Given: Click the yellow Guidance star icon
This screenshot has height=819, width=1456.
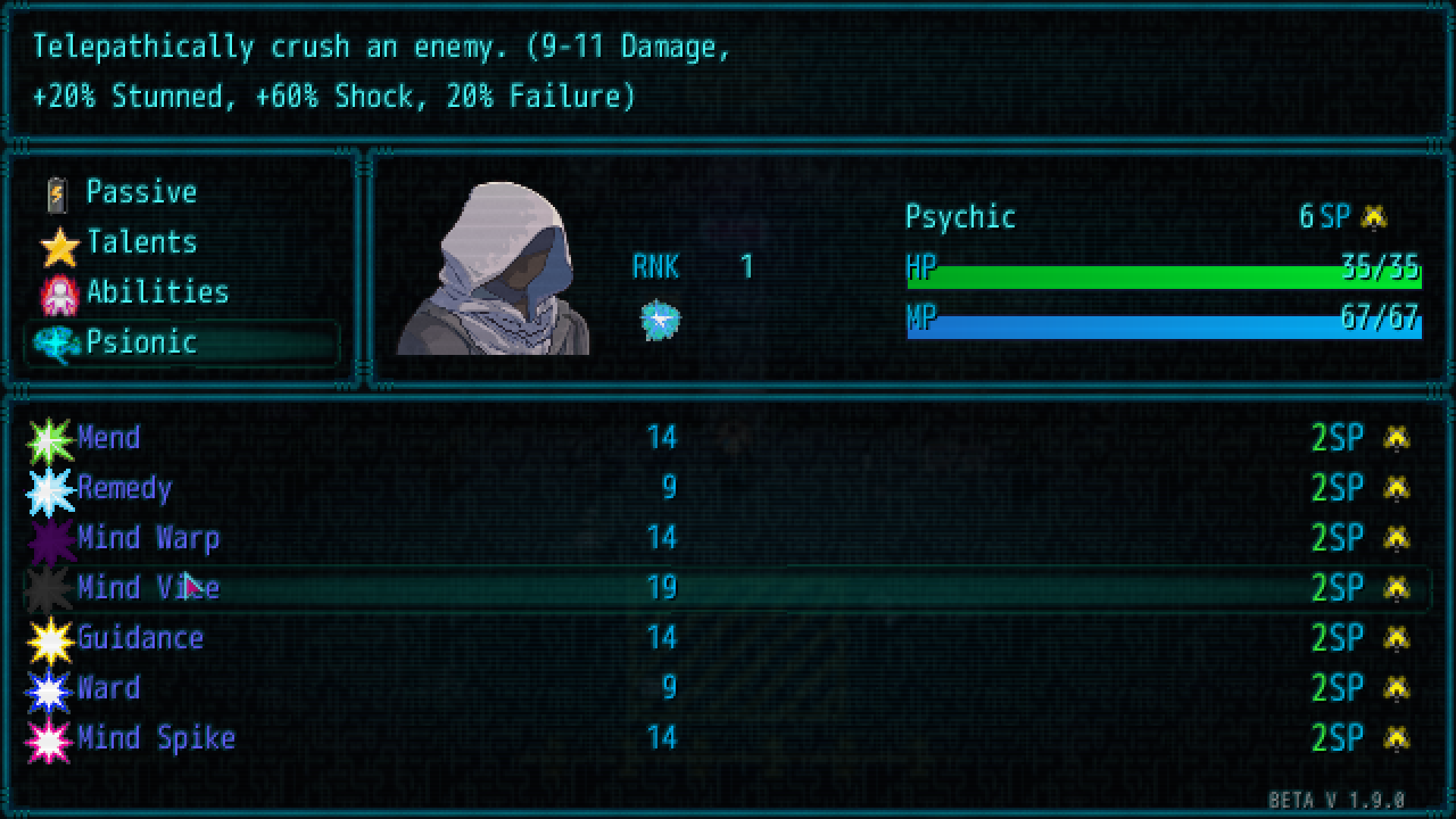Looking at the screenshot, I should 49,638.
